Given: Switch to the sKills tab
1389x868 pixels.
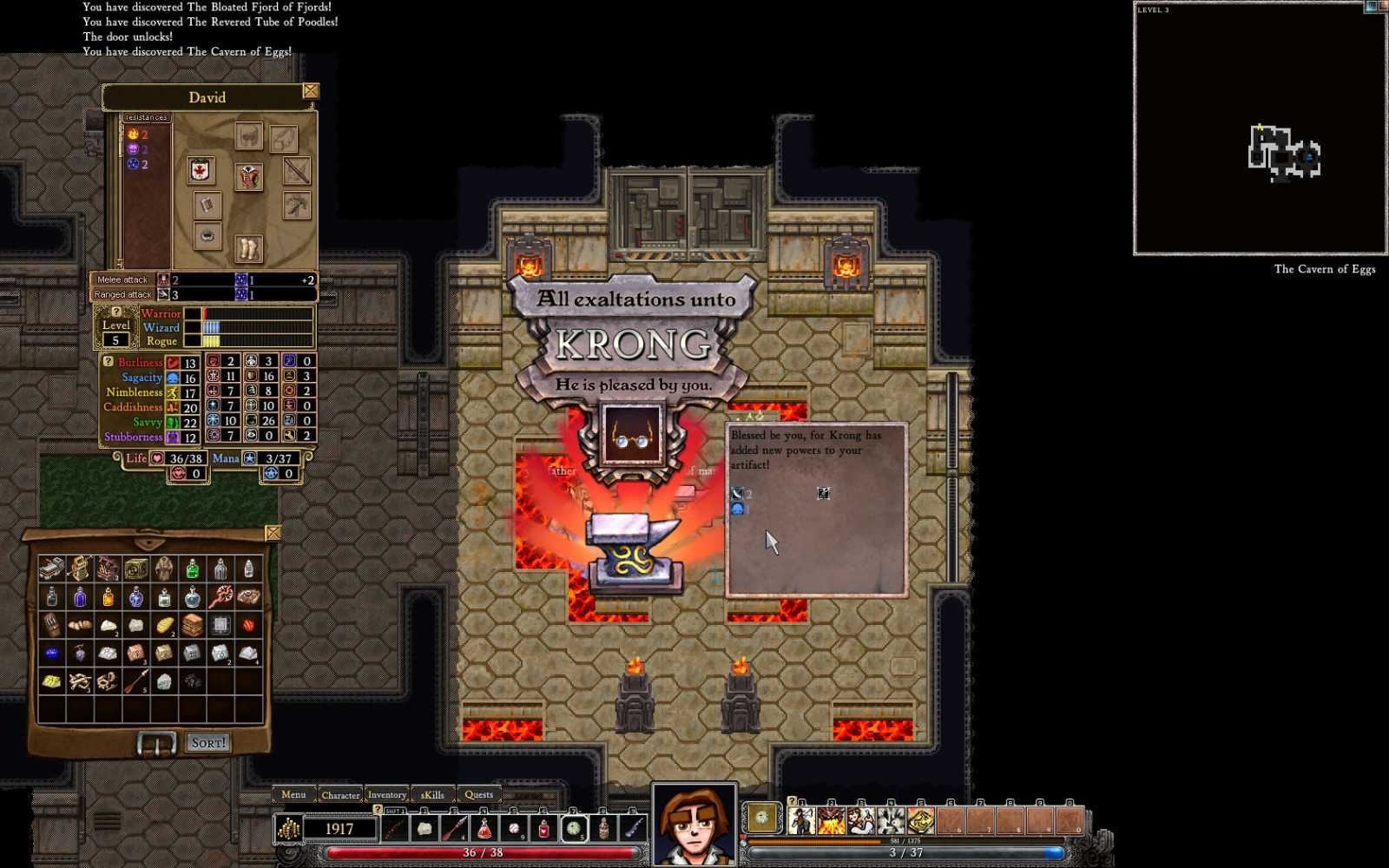Looking at the screenshot, I should (x=431, y=794).
